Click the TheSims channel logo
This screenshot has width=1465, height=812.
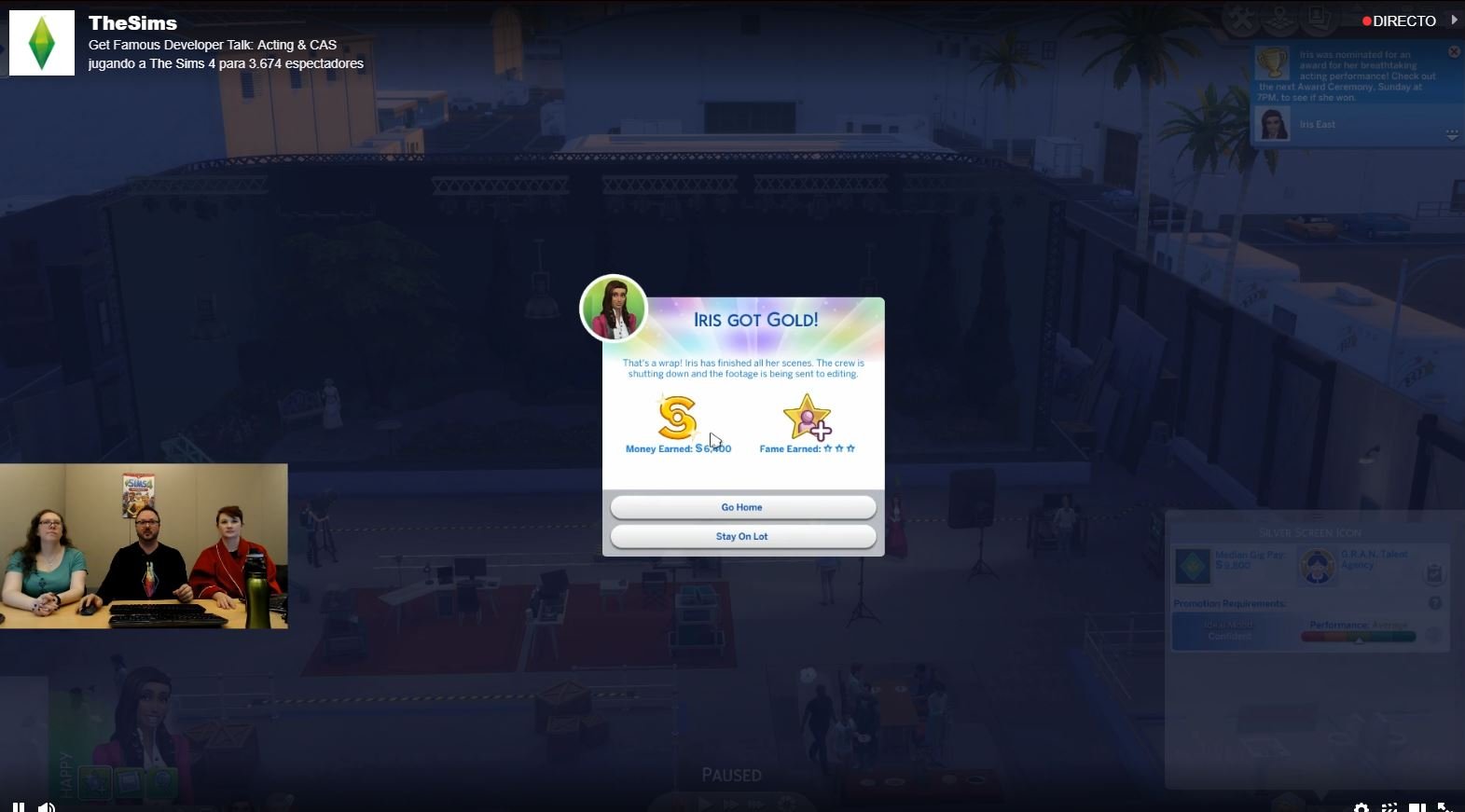[x=42, y=43]
